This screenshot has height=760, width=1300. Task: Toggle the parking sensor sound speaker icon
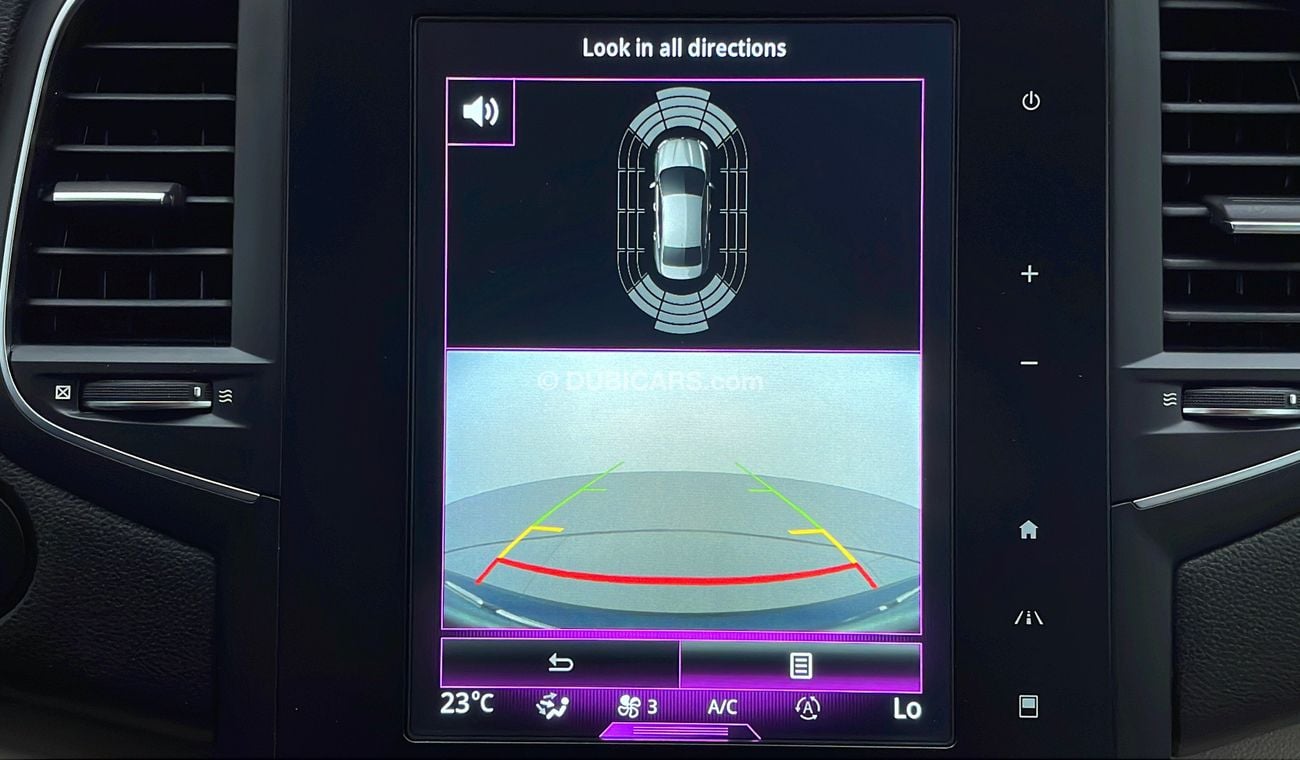(x=480, y=112)
